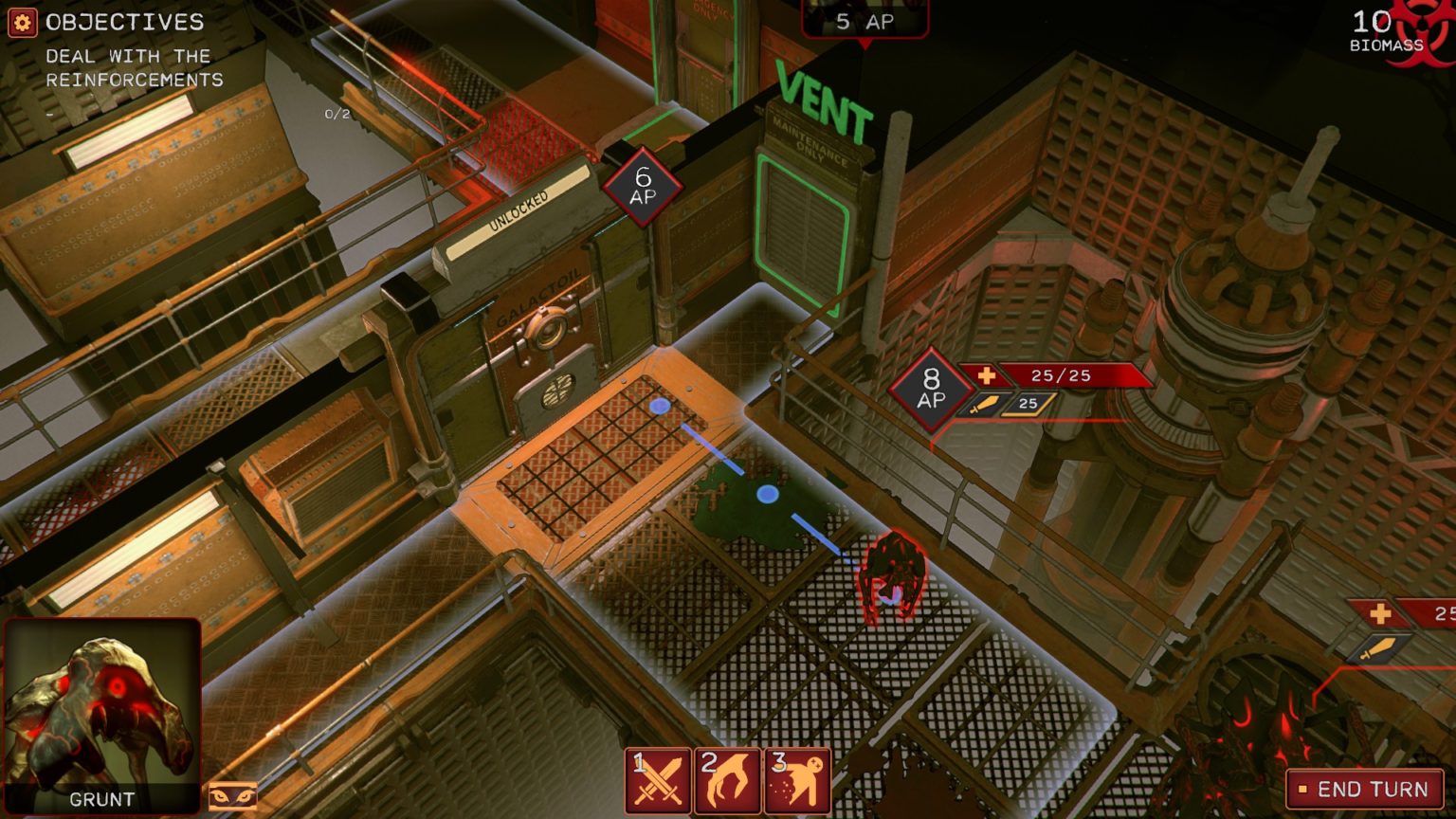1456x819 pixels.
Task: Toggle the eye vision icon beside the portrait
Action: (232, 795)
